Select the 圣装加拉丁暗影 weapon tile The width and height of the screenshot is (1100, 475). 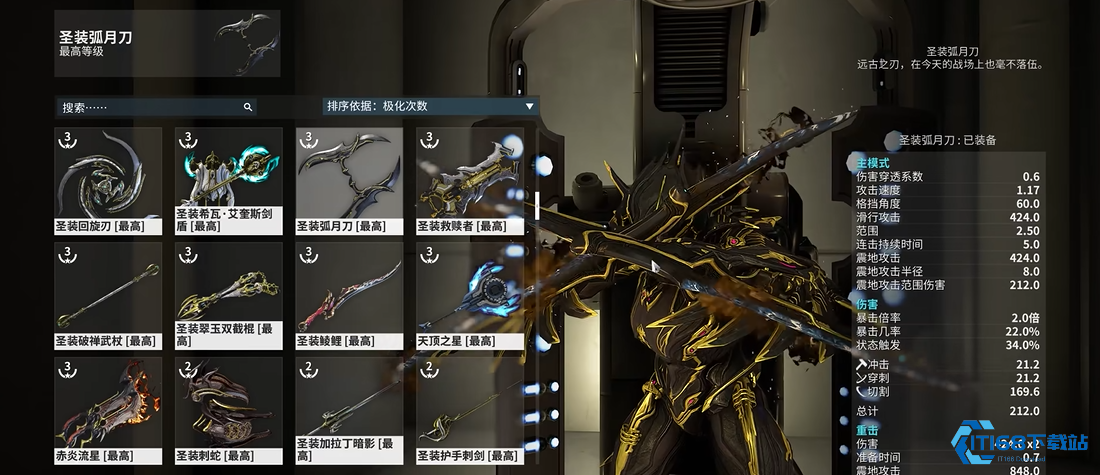(349, 409)
